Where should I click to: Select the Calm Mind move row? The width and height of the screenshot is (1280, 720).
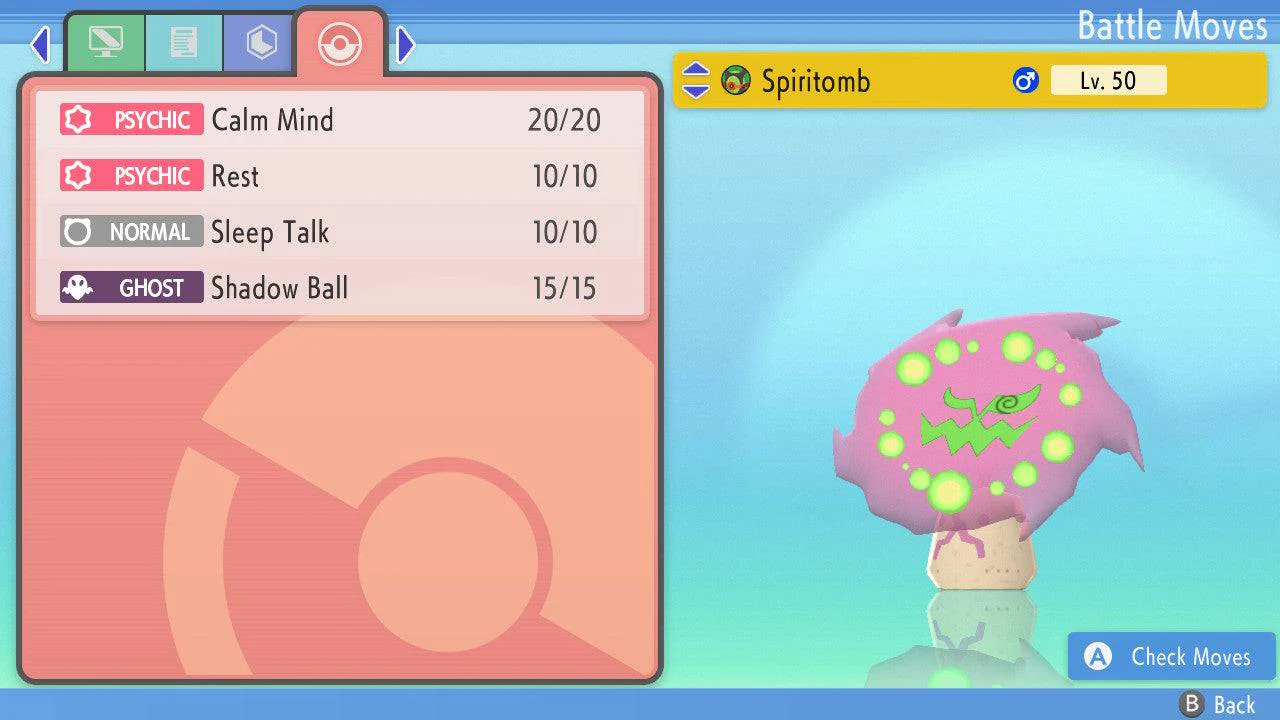point(340,120)
